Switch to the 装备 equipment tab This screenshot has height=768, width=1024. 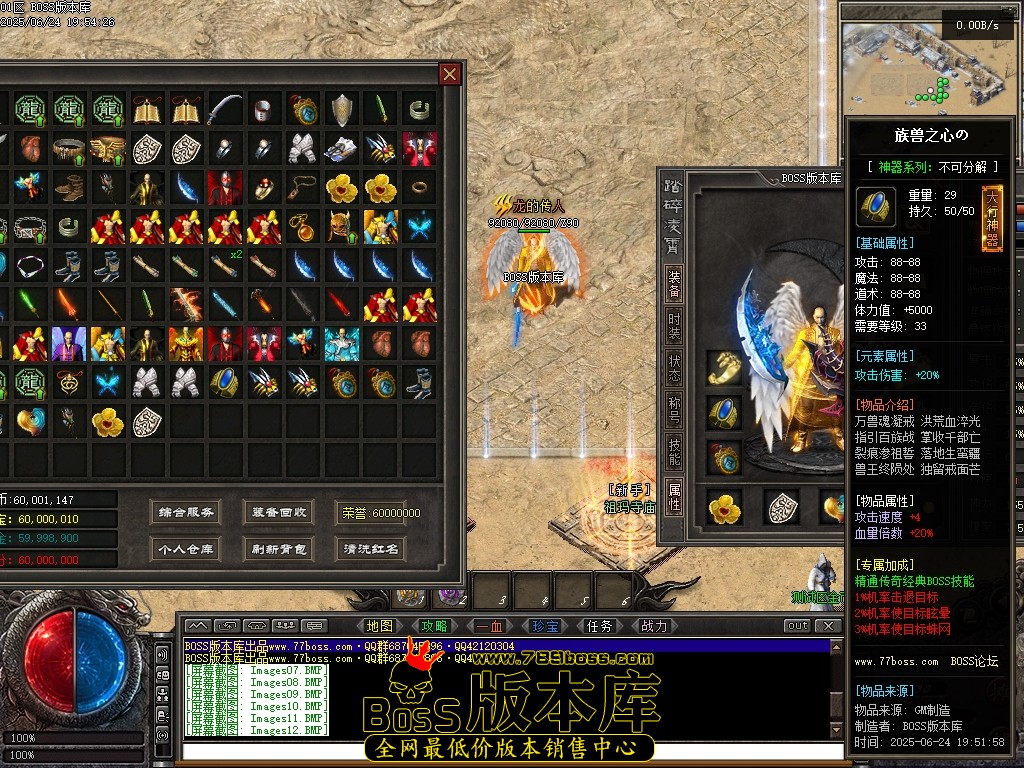tap(675, 282)
